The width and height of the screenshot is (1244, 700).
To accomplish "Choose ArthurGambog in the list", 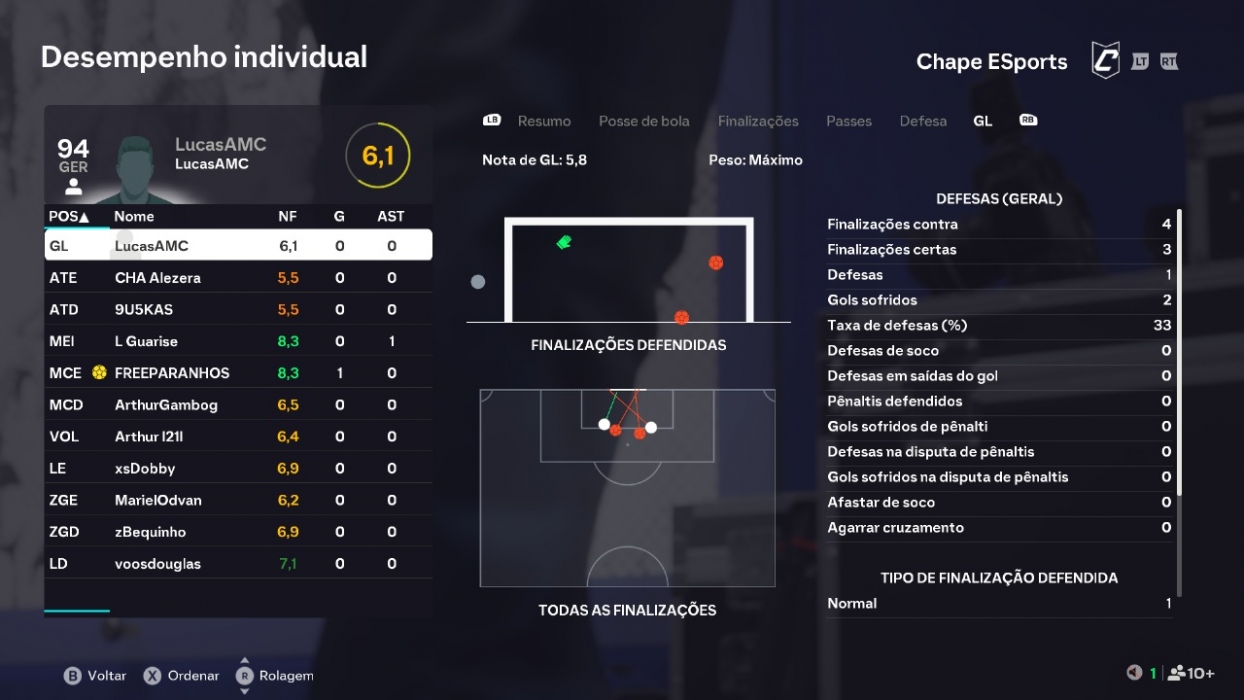I will [x=238, y=405].
